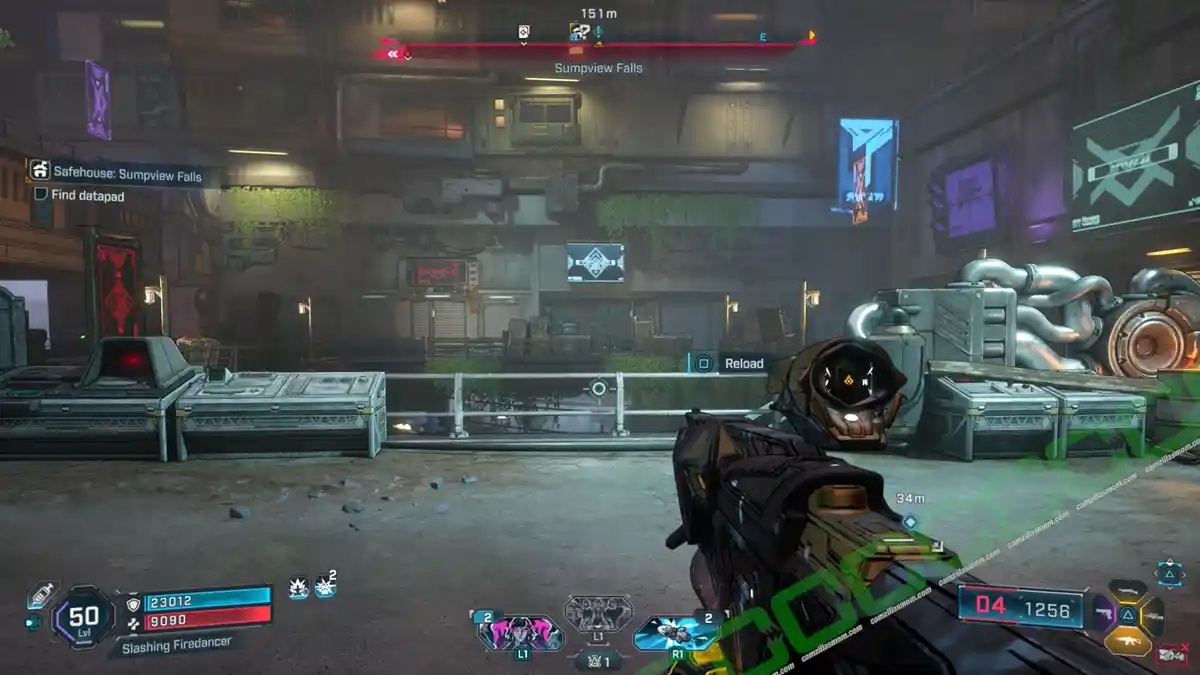Use the repkit syringe icon
The height and width of the screenshot is (675, 1200).
41,594
